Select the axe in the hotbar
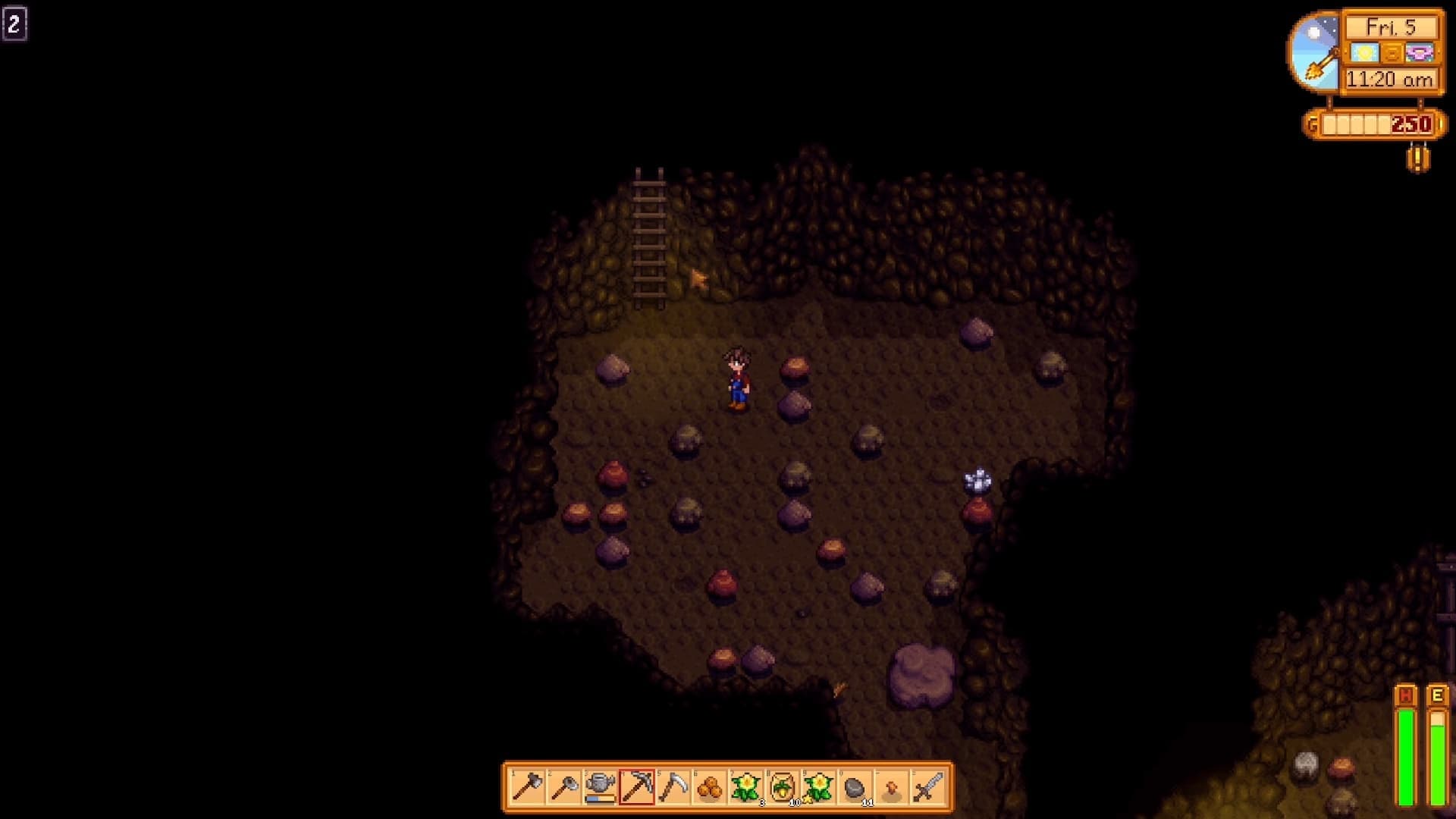Screen dimensions: 1456x819 pyautogui.click(x=527, y=787)
